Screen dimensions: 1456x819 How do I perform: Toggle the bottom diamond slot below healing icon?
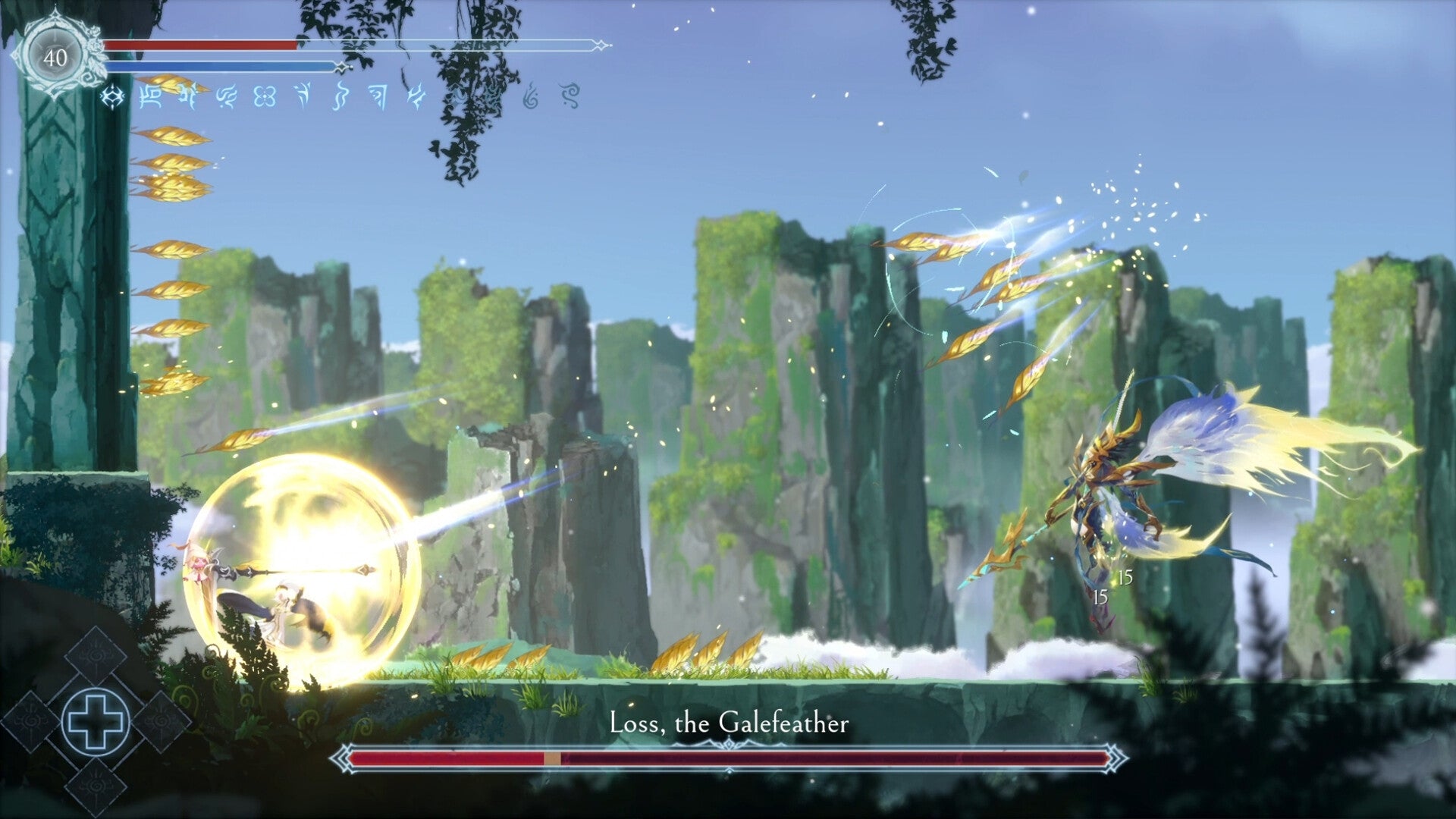(x=96, y=786)
